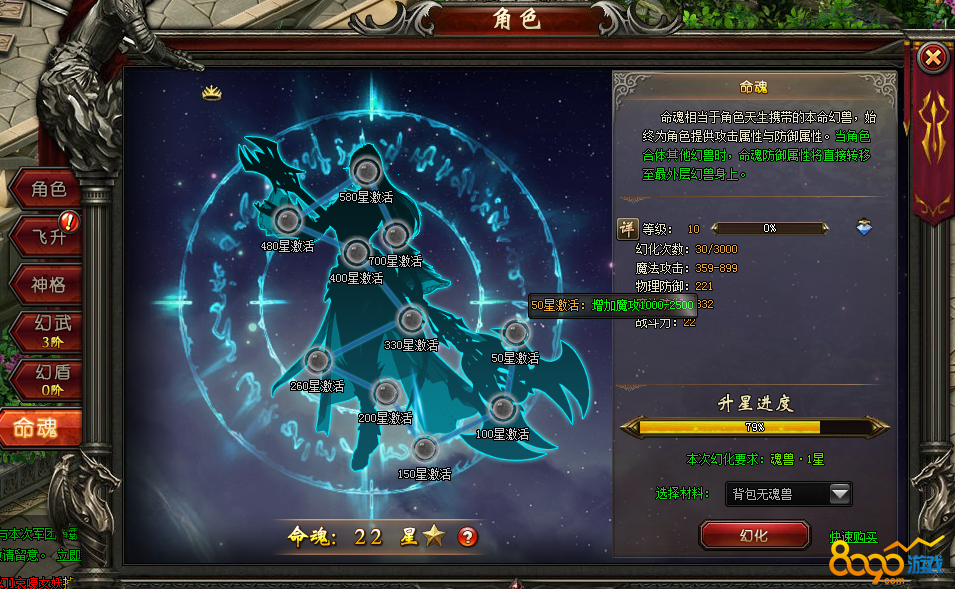Select the 150星激活 star node
The height and width of the screenshot is (589, 955).
[x=424, y=449]
